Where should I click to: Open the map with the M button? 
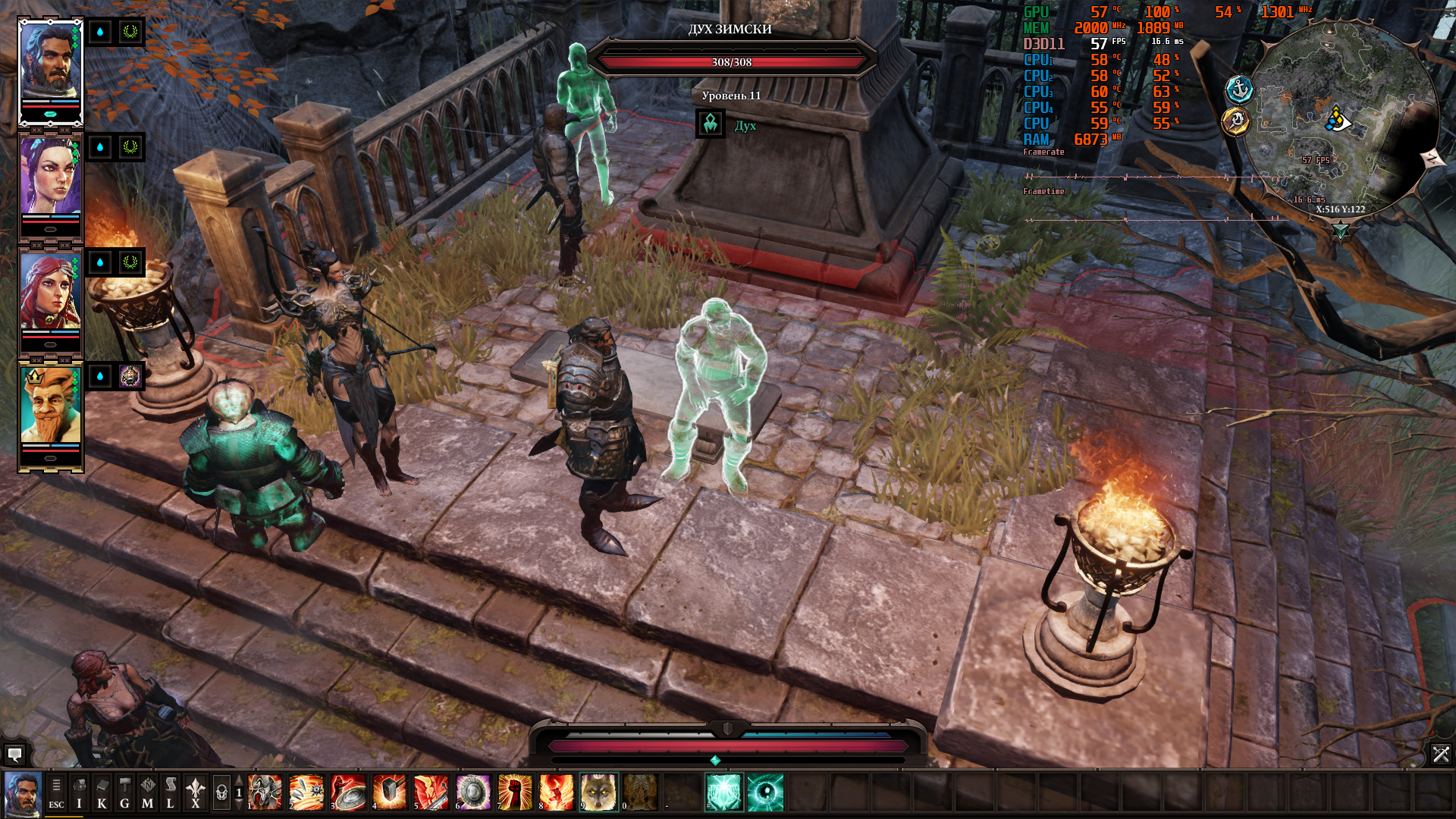[x=147, y=793]
